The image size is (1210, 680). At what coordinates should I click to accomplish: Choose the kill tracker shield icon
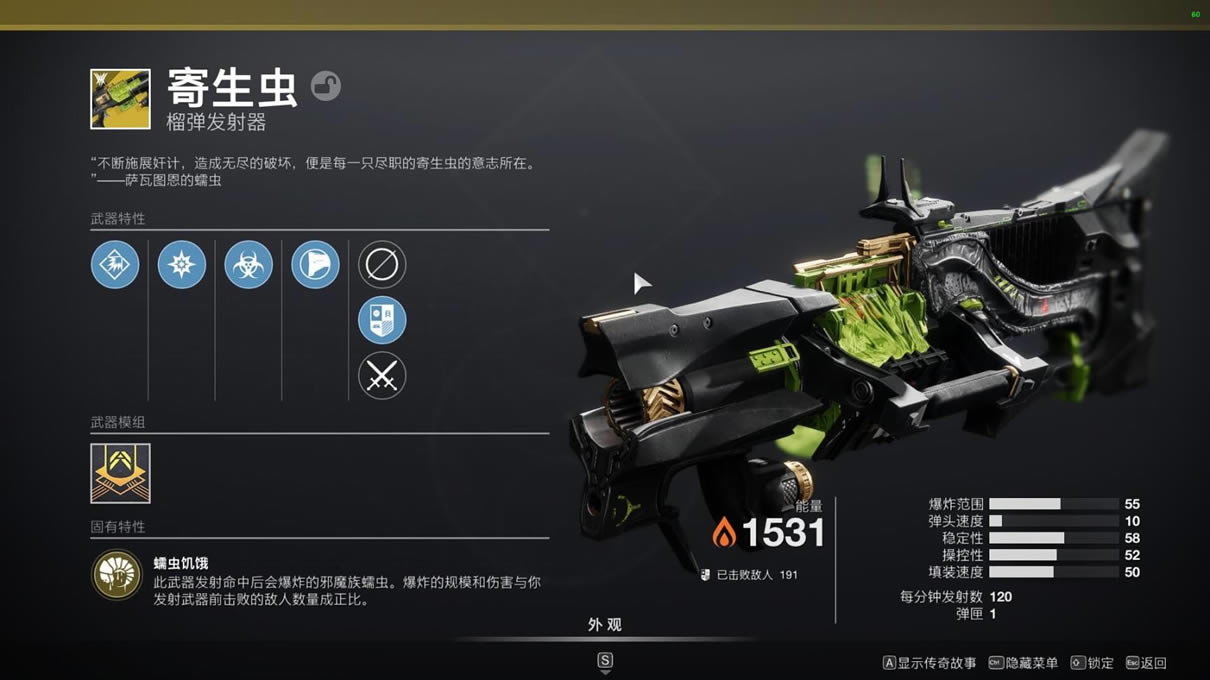[382, 320]
